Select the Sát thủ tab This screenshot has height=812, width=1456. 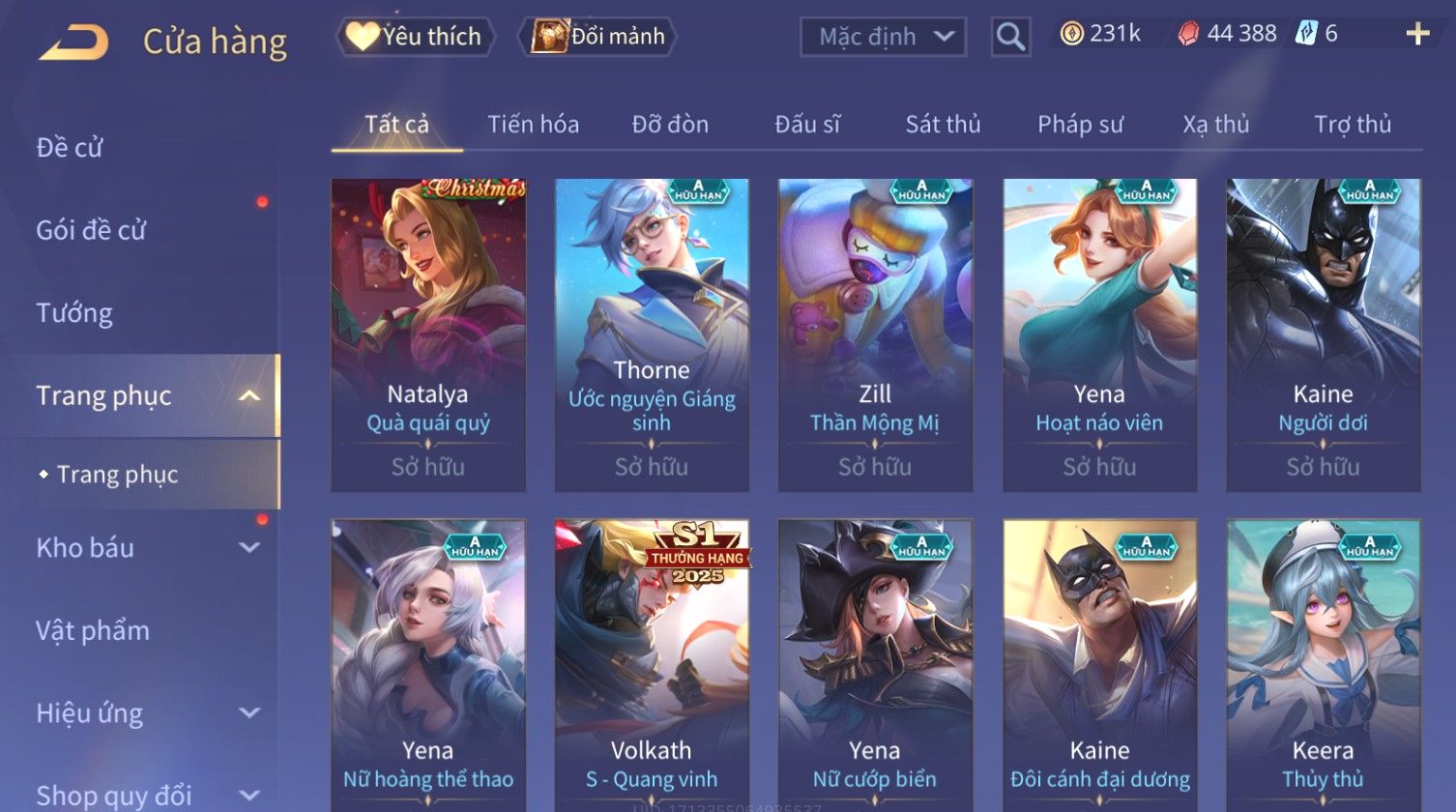[943, 125]
